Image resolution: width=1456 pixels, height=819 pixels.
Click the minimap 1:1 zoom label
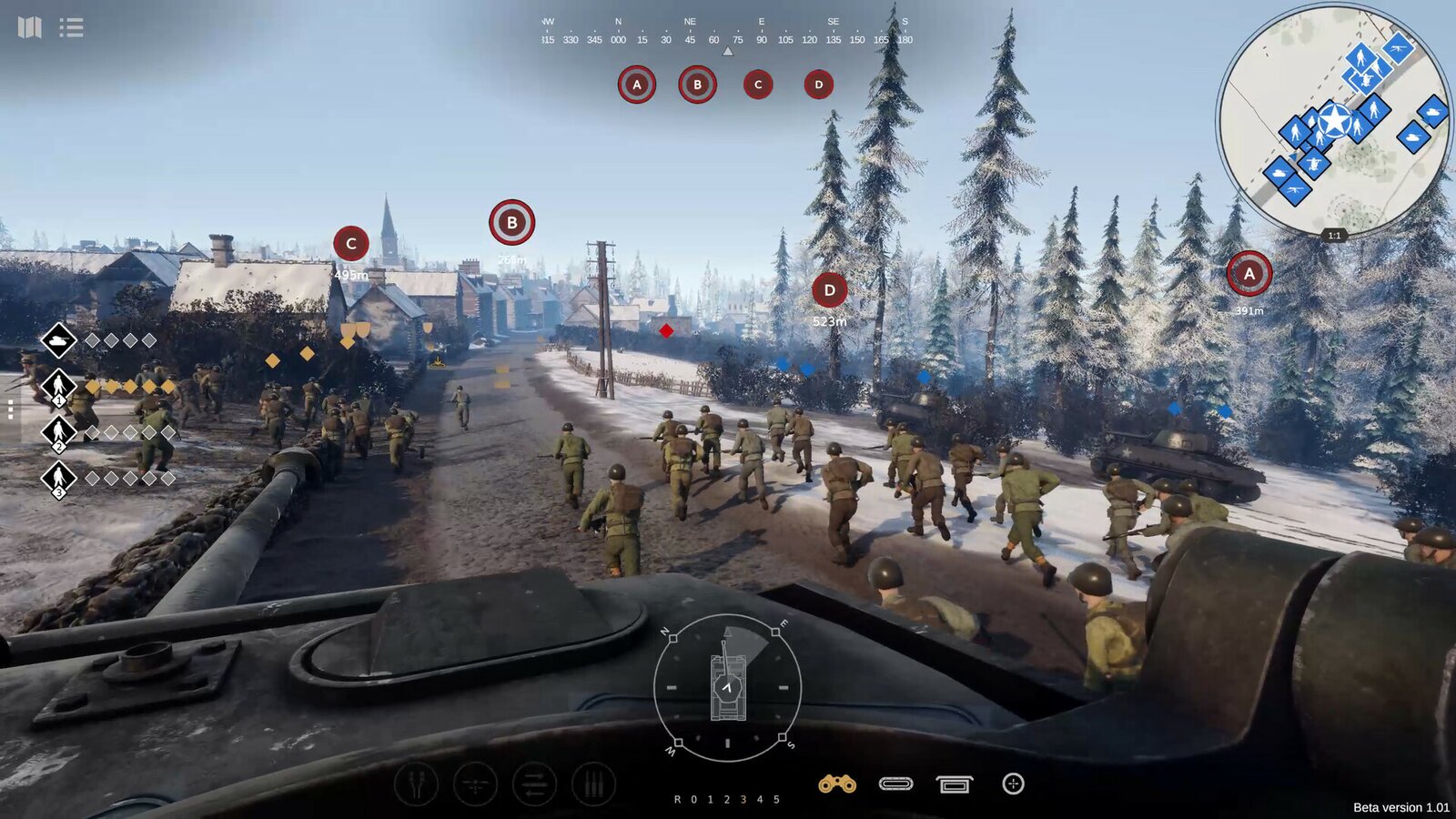pyautogui.click(x=1333, y=235)
